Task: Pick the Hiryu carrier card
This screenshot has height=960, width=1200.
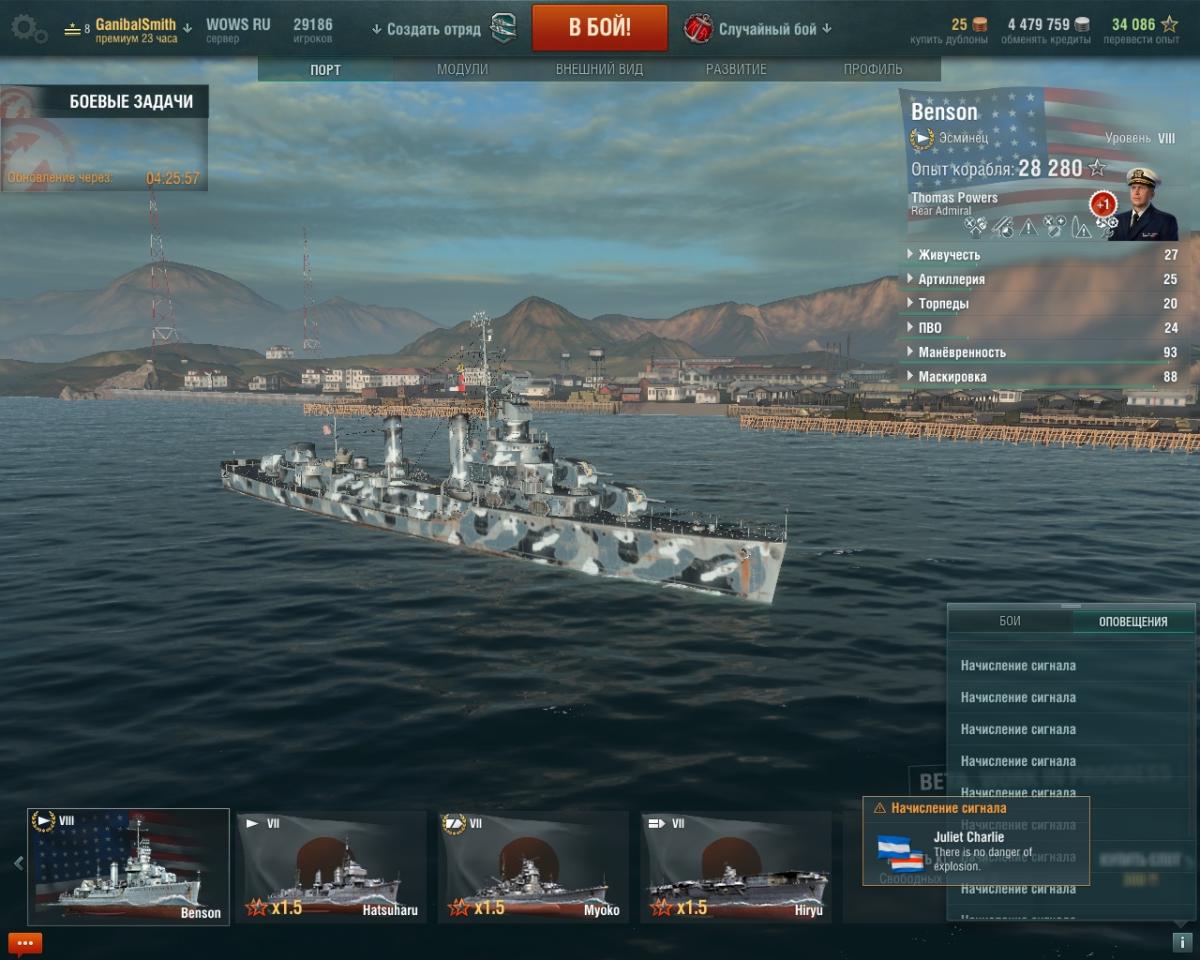Action: coord(735,866)
